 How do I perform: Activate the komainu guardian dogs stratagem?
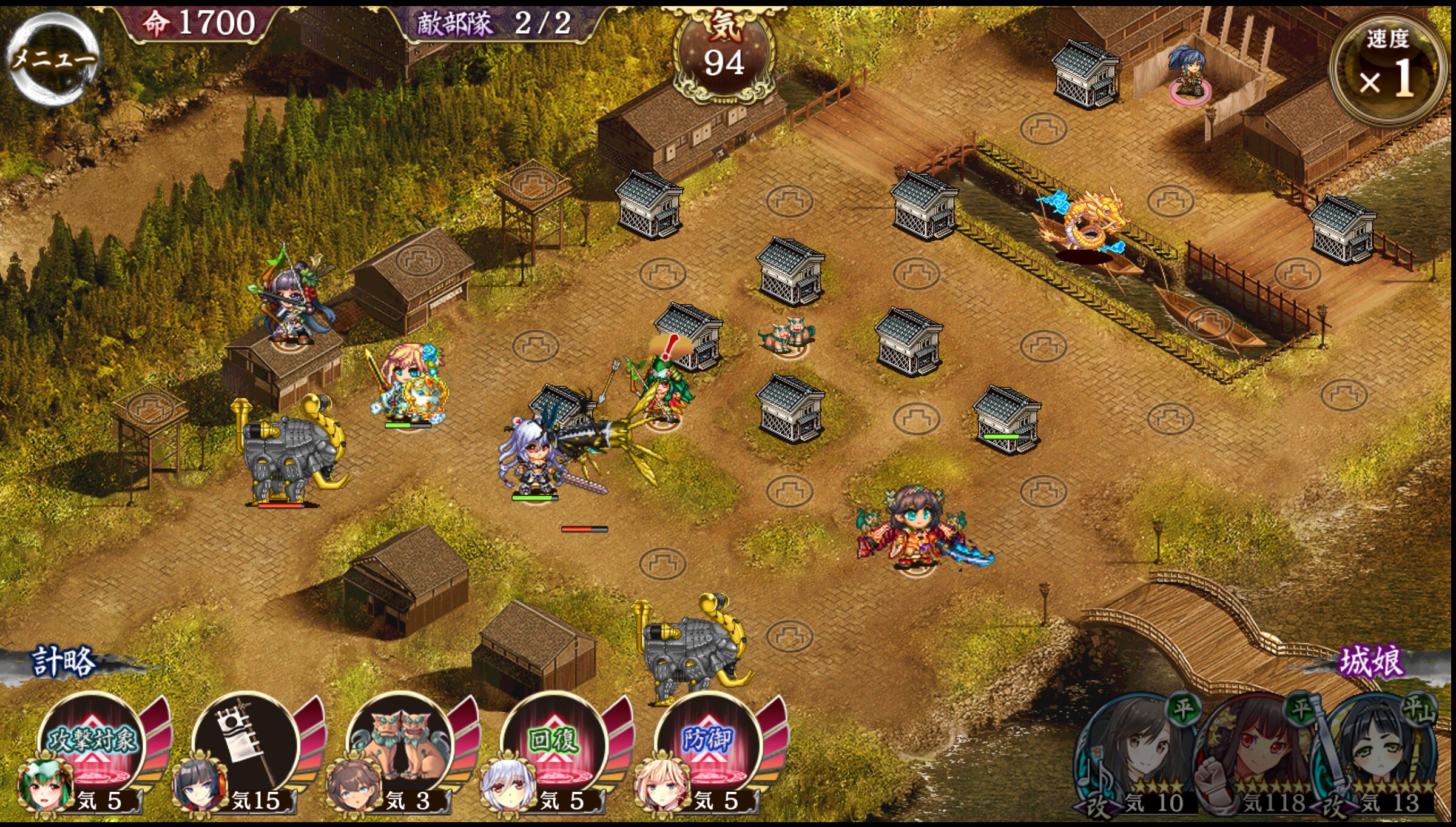click(400, 747)
